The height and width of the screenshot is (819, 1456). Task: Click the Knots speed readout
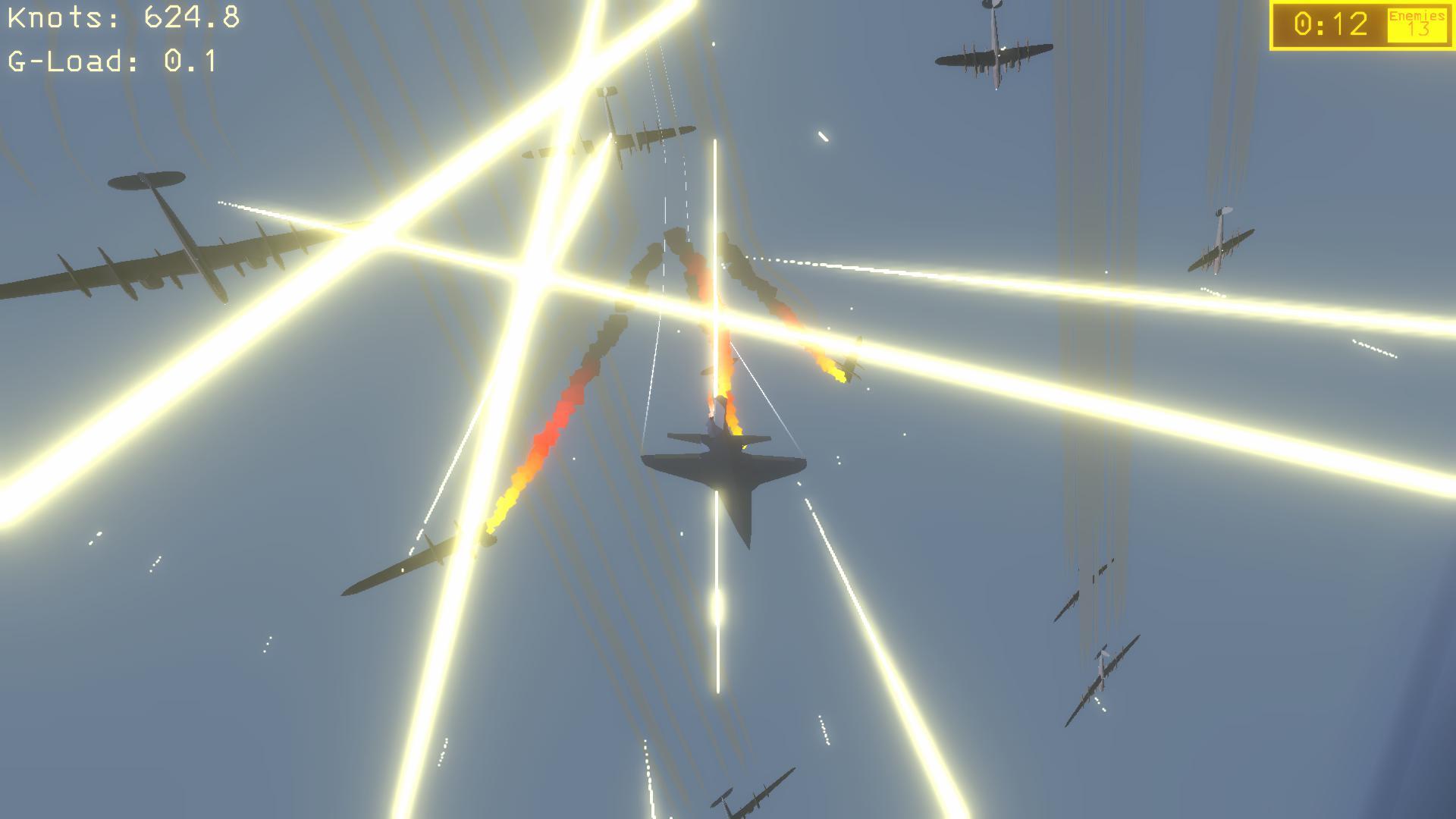121,17
